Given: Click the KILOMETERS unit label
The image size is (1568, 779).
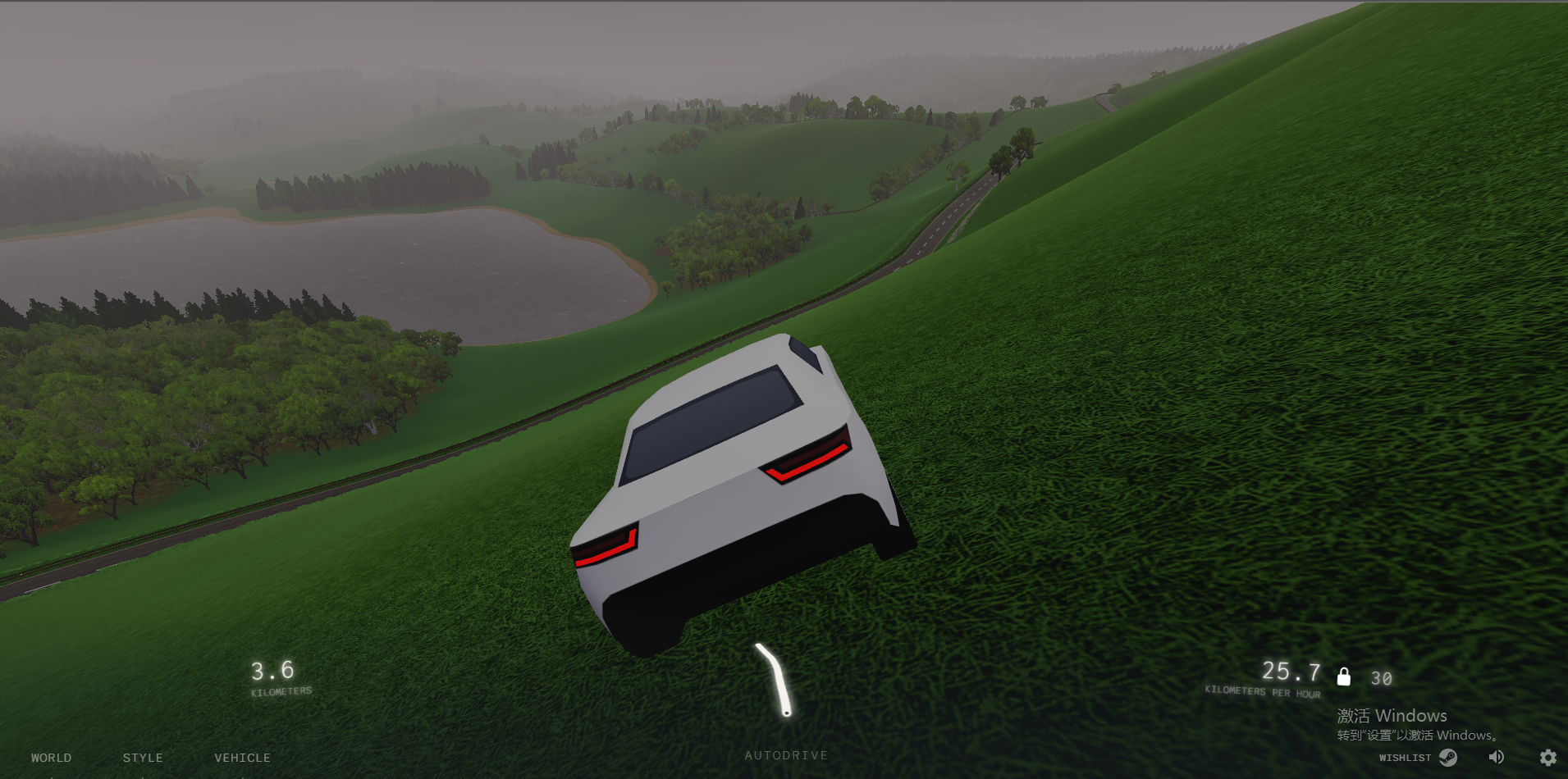Looking at the screenshot, I should [x=280, y=690].
